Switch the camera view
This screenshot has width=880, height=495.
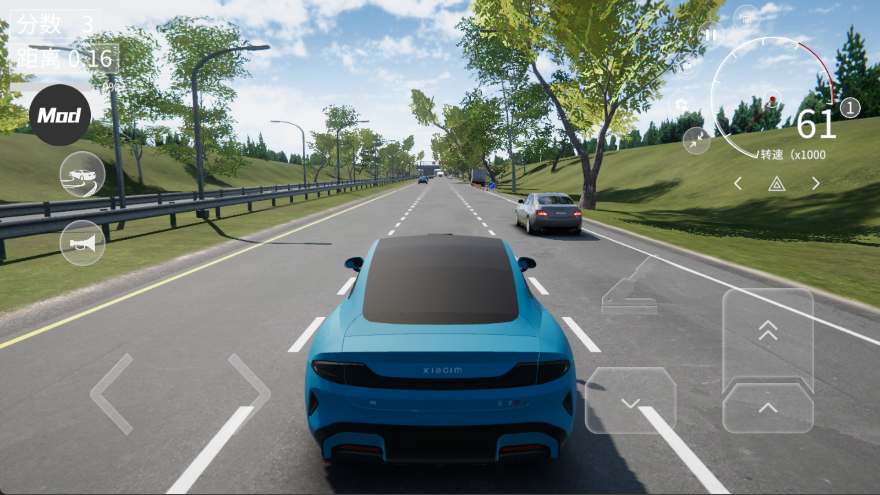pyautogui.click(x=689, y=66)
